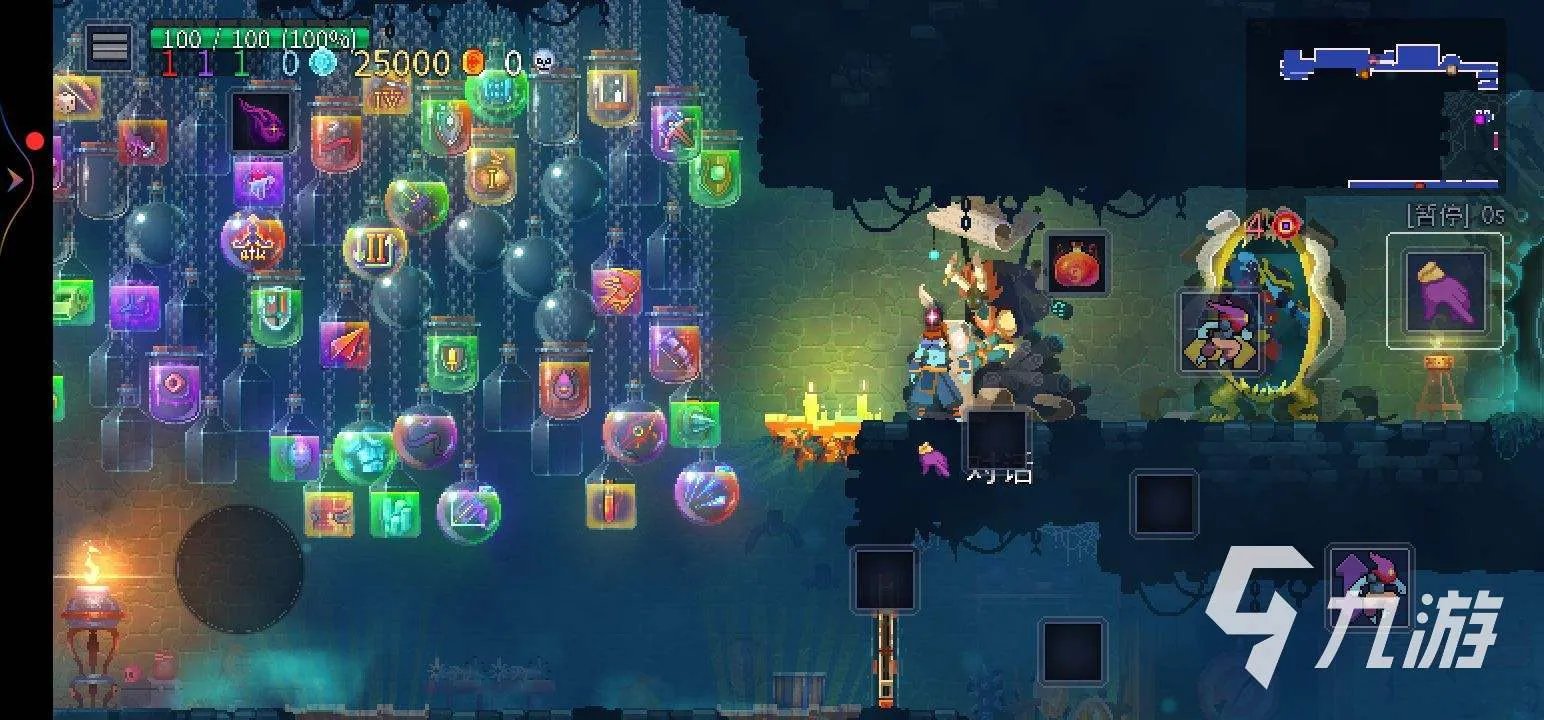The height and width of the screenshot is (720, 1544).
Task: Open the hamburger pause menu
Action: tap(109, 45)
